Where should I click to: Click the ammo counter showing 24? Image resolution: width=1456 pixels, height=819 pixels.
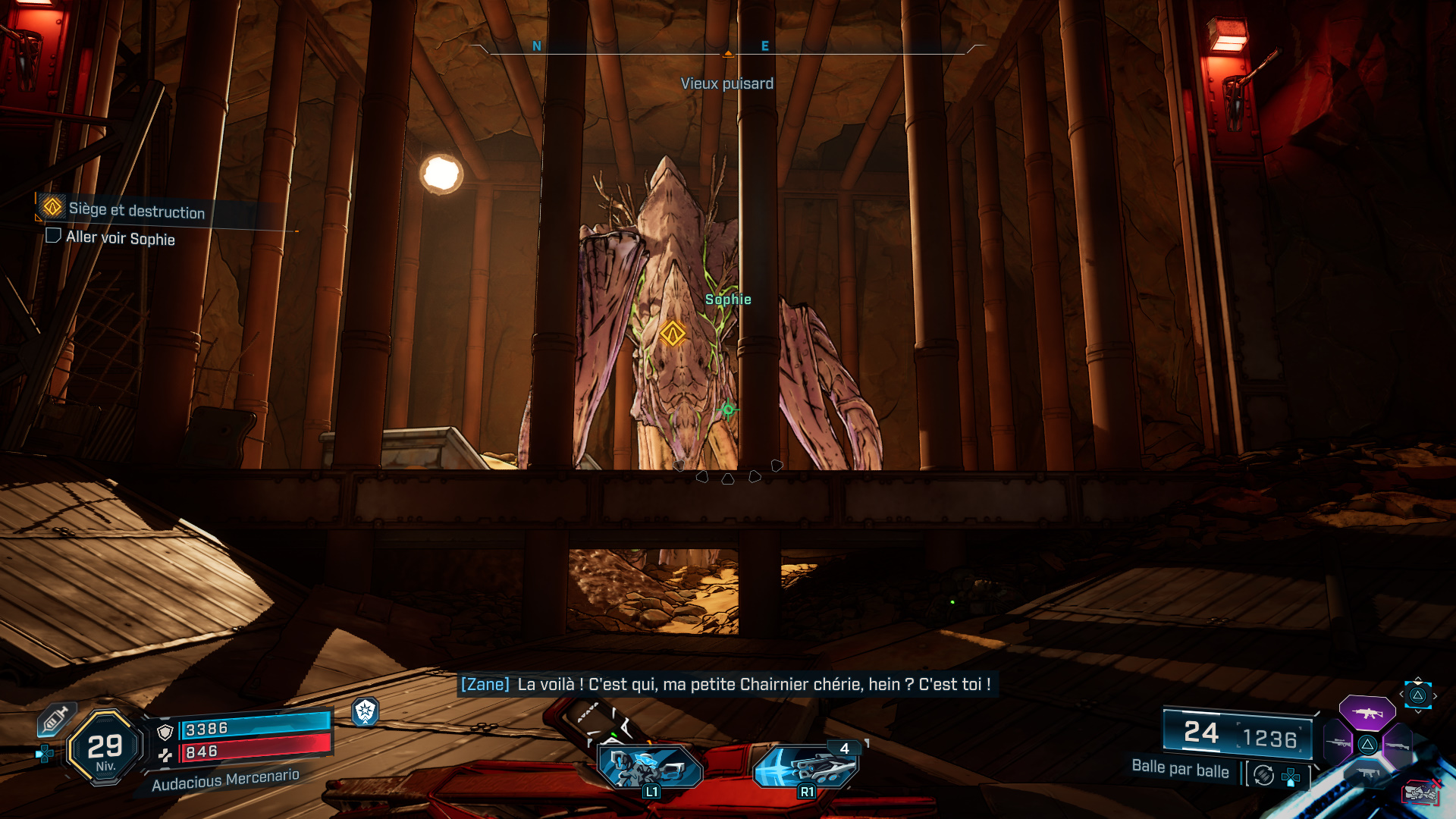(1201, 733)
